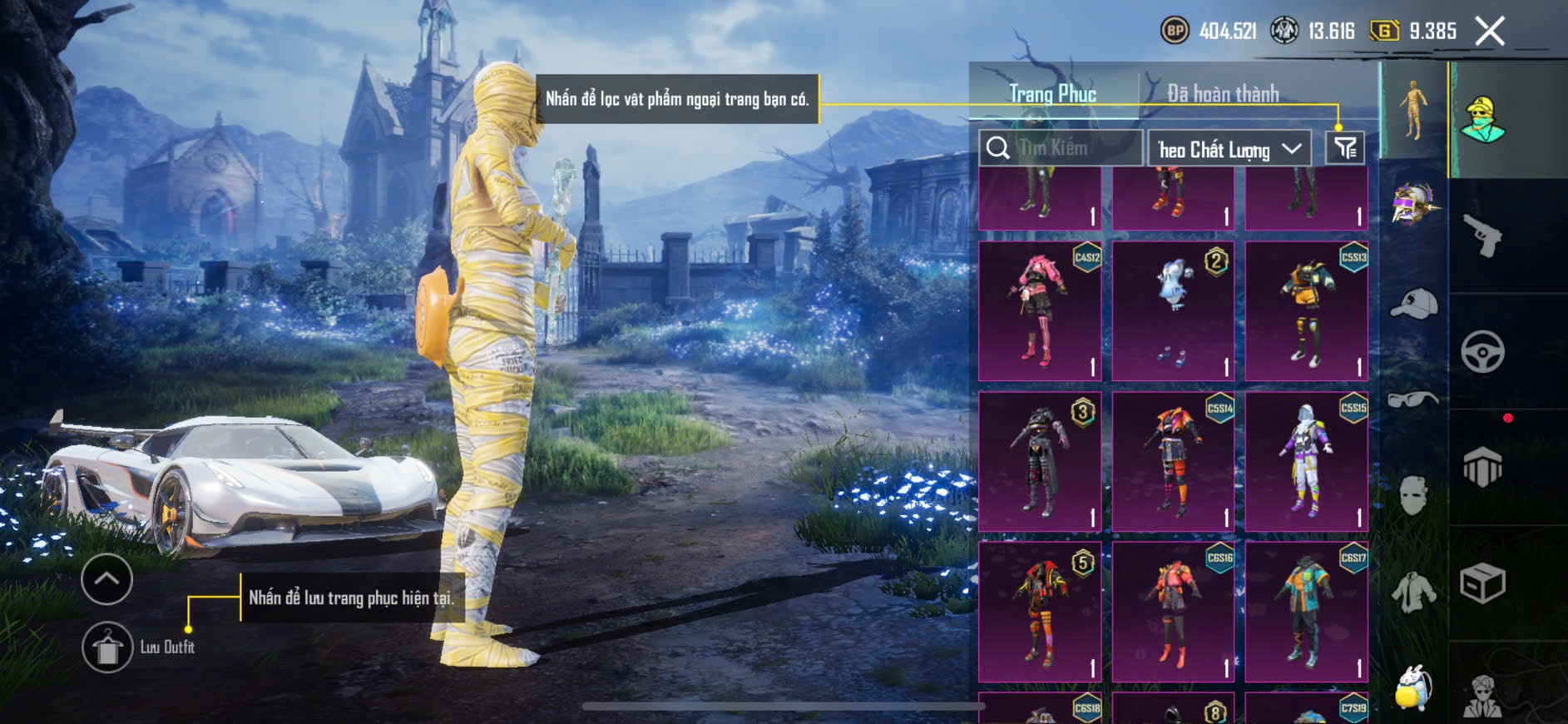The height and width of the screenshot is (724, 1568).
Task: Open the steering wheel vehicle category
Action: 1482,351
